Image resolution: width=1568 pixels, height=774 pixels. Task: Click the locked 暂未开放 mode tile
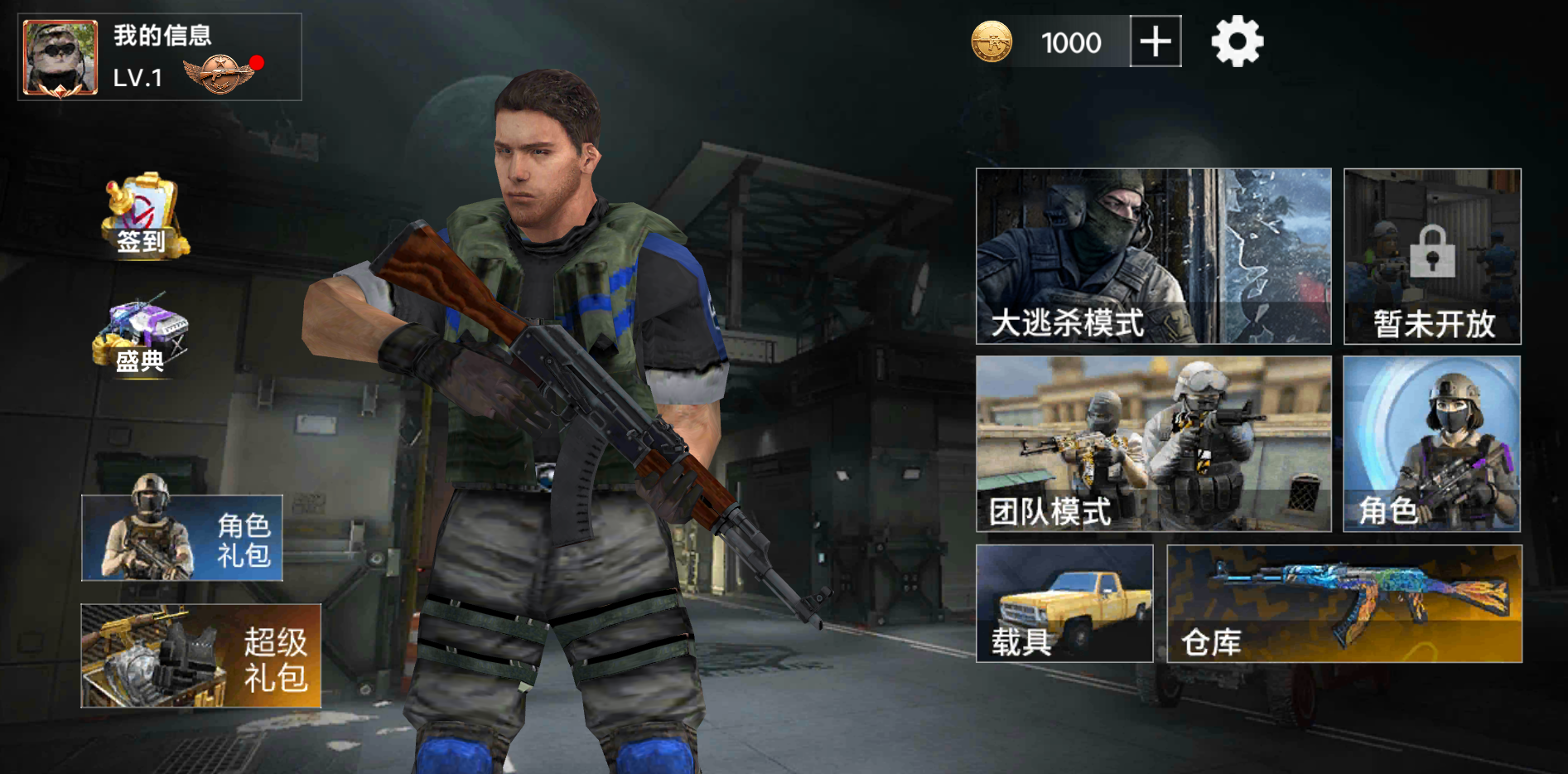[x=1432, y=256]
